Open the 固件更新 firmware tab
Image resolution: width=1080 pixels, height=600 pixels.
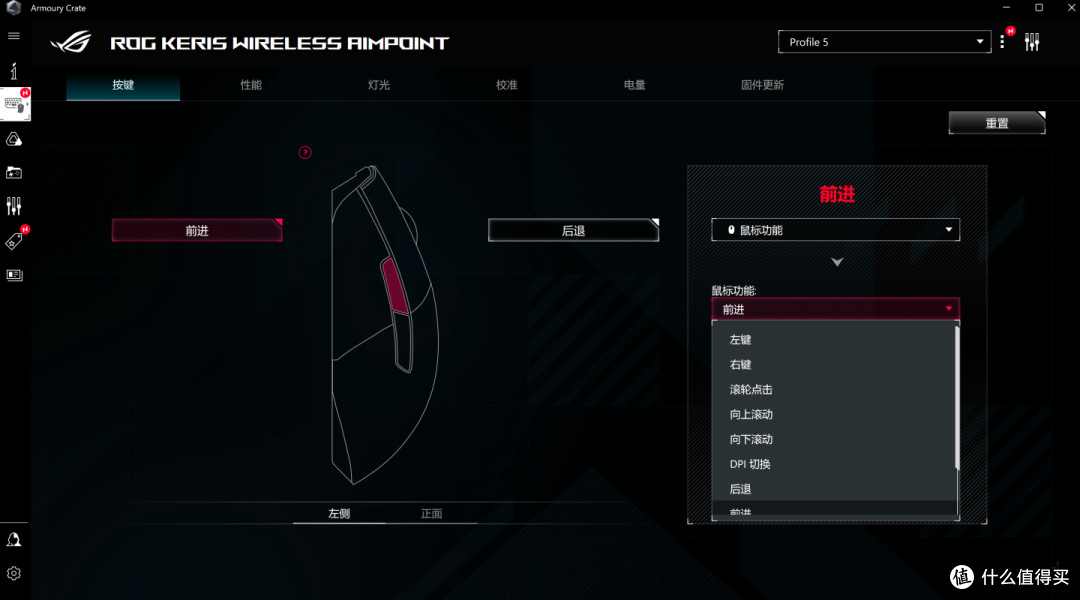[x=762, y=85]
